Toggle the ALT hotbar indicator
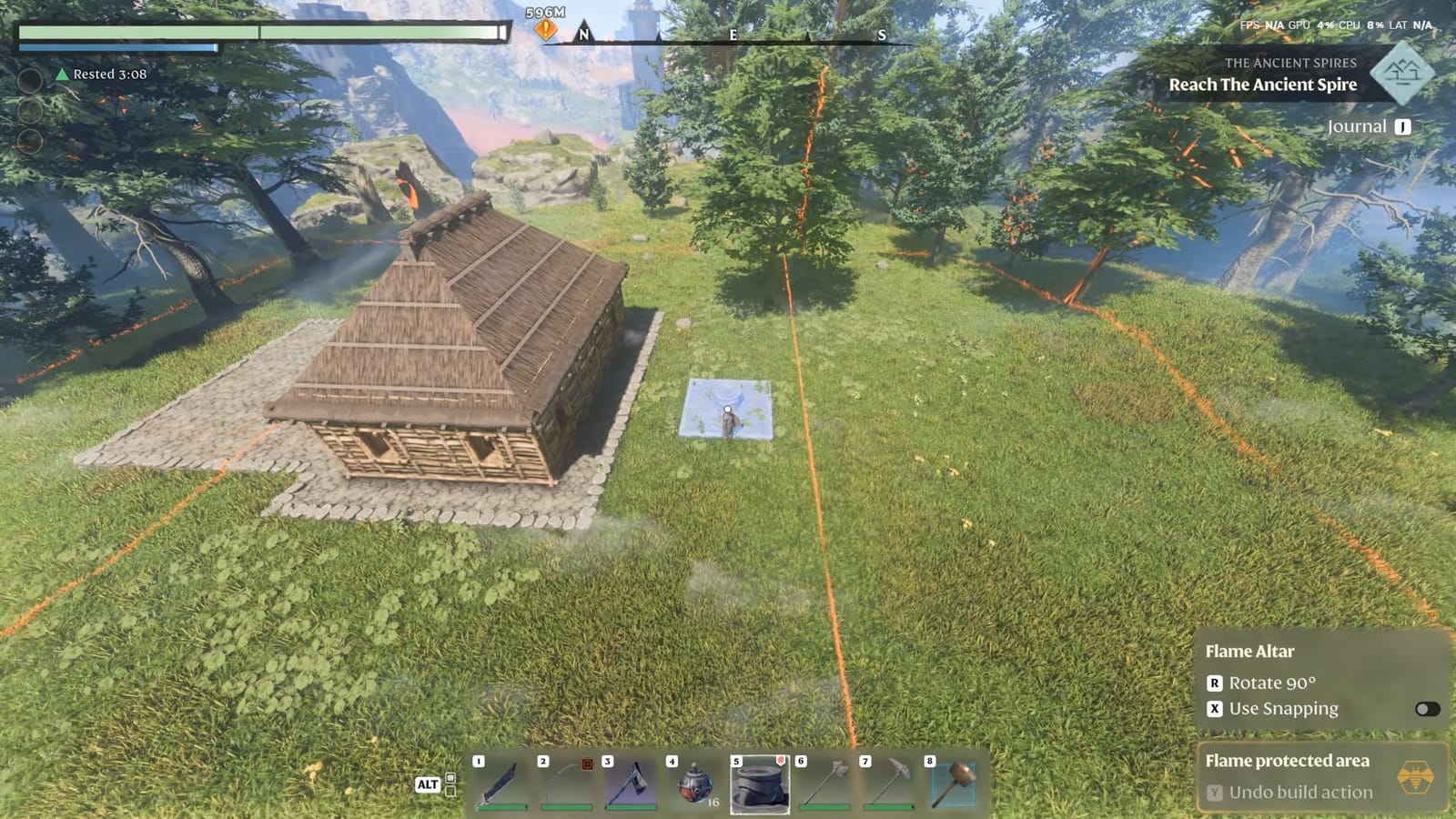The height and width of the screenshot is (819, 1456). (428, 784)
